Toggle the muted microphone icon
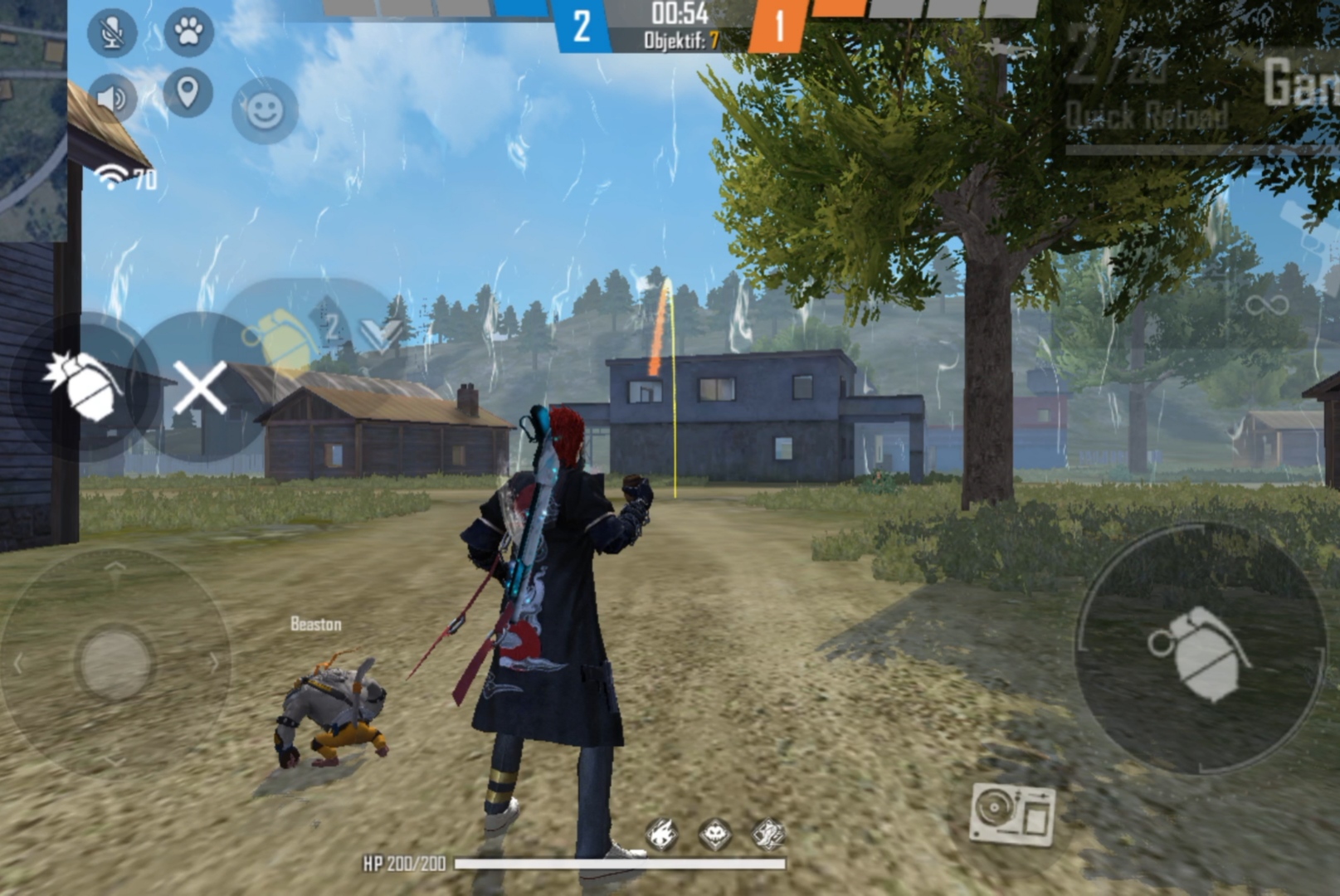1340x896 pixels. click(x=112, y=33)
